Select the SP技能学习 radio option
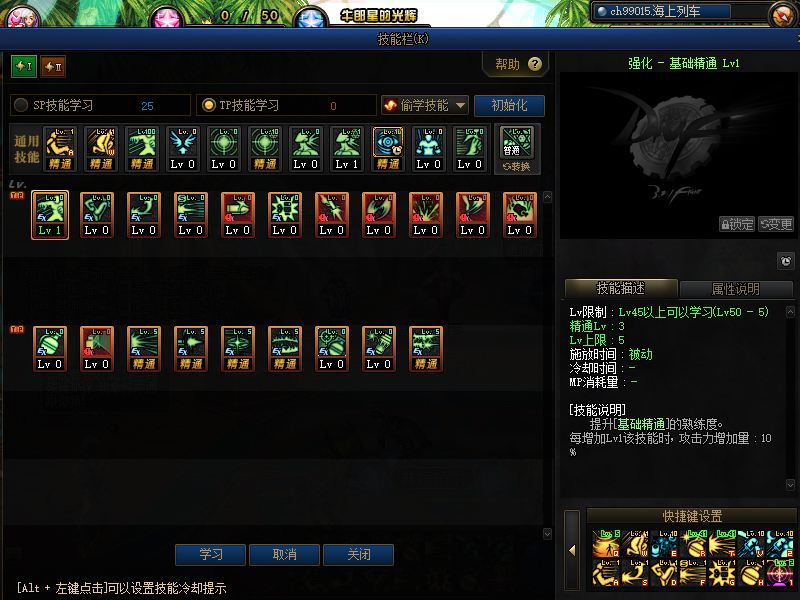The height and width of the screenshot is (600, 800). pyautogui.click(x=21, y=105)
